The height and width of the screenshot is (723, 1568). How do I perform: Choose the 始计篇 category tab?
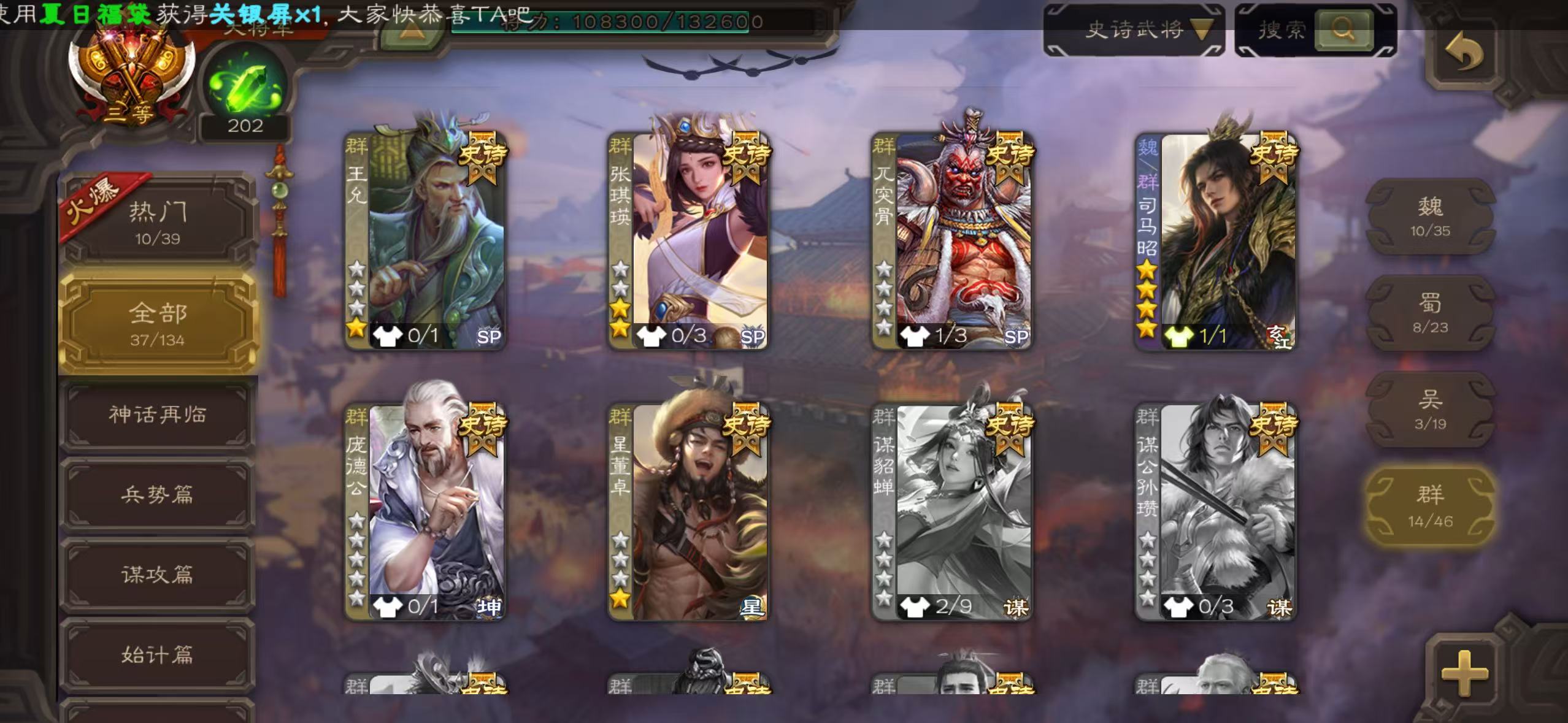point(158,655)
